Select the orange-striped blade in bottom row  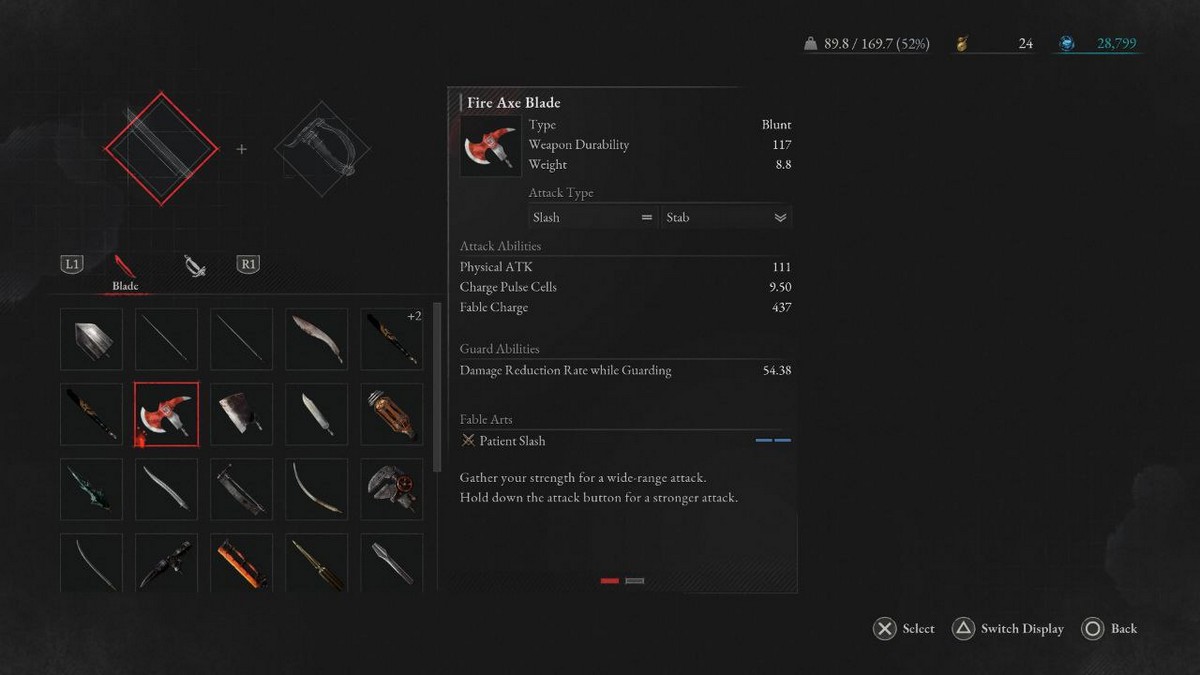pyautogui.click(x=241, y=562)
